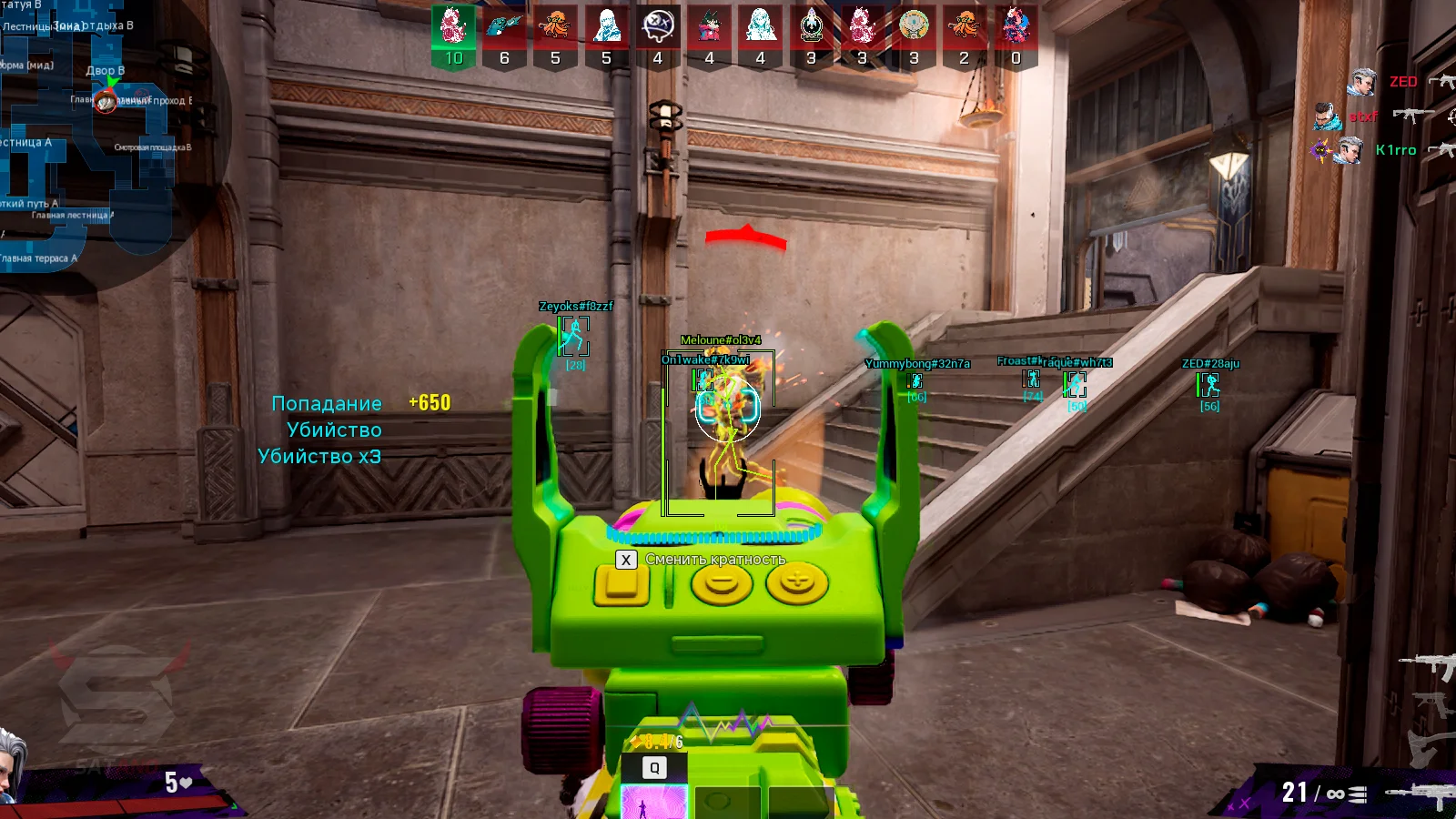Activate the pink Q ability card
This screenshot has height=819, width=1456.
[x=653, y=803]
